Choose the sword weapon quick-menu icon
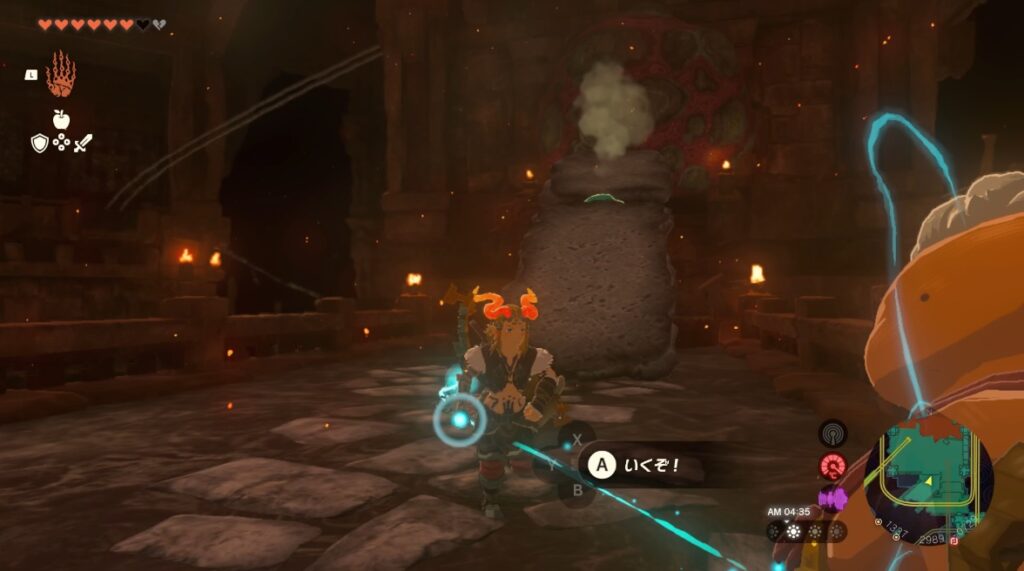Viewport: 1024px width, 571px height. (x=83, y=143)
